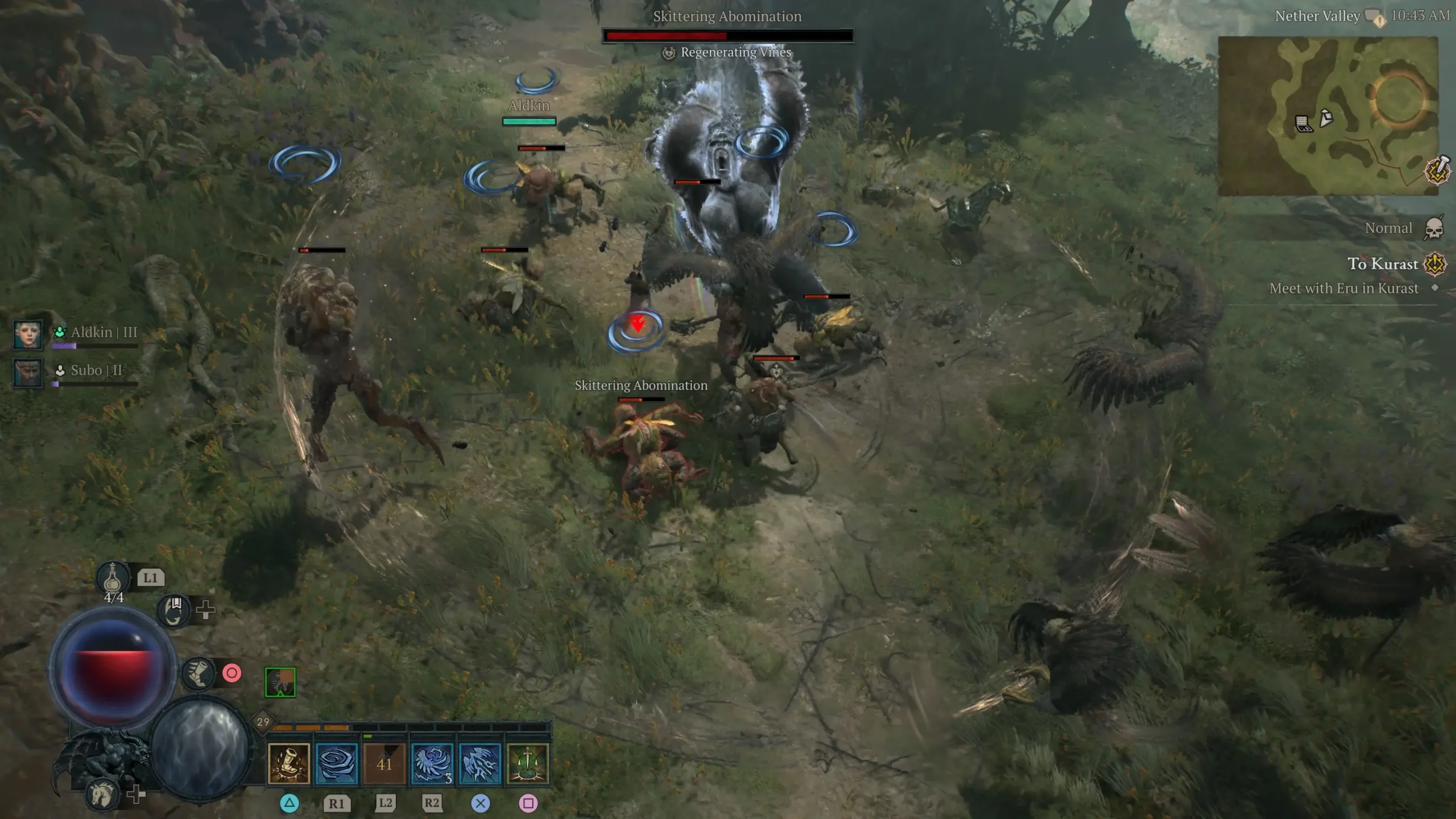Image resolution: width=1456 pixels, height=819 pixels.
Task: Select party member Aldkin's portrait
Action: 27,334
